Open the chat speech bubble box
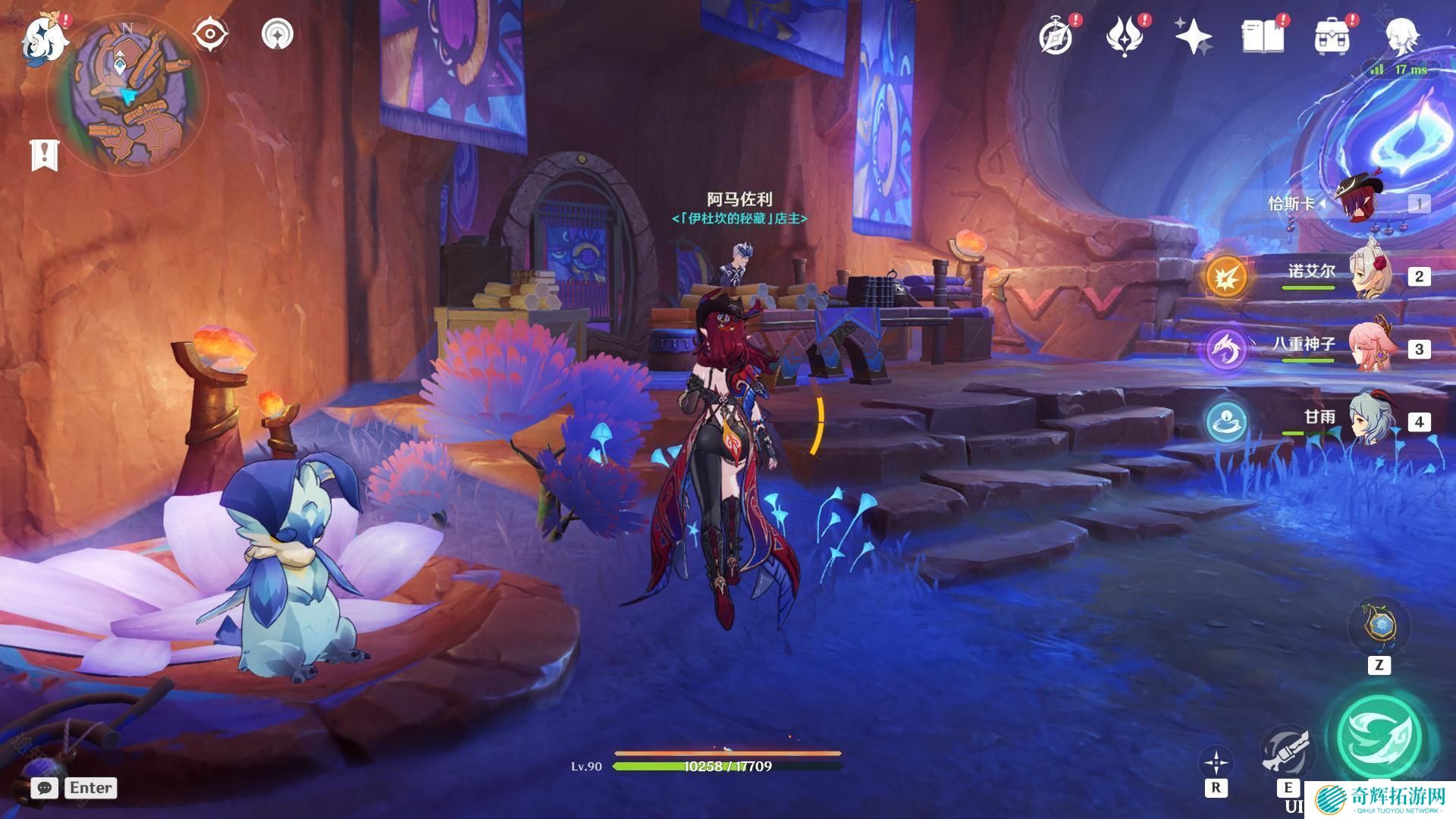The width and height of the screenshot is (1456, 819). click(x=45, y=788)
